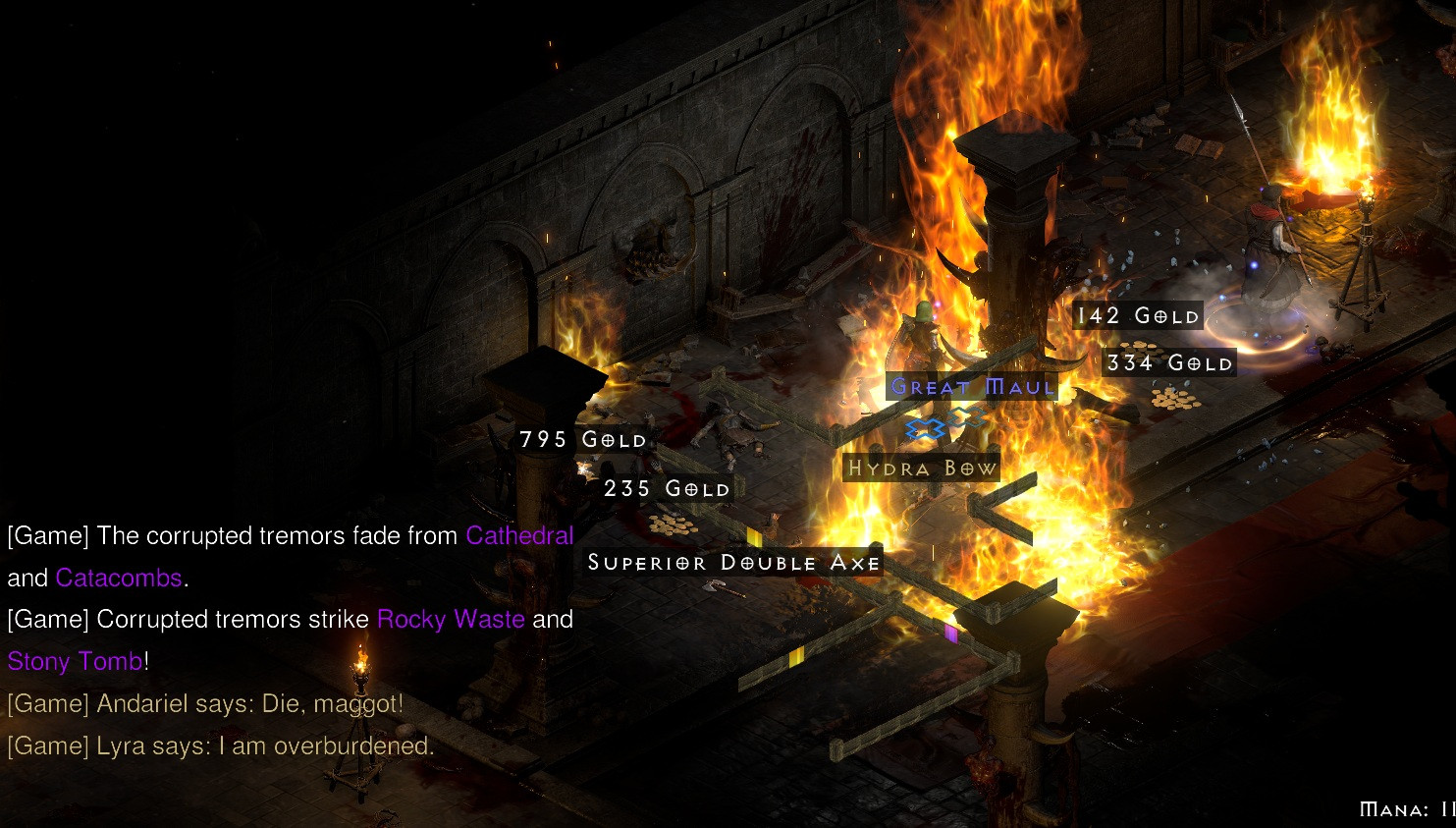The image size is (1456, 828).
Task: Click the 235 Gold label
Action: click(667, 489)
